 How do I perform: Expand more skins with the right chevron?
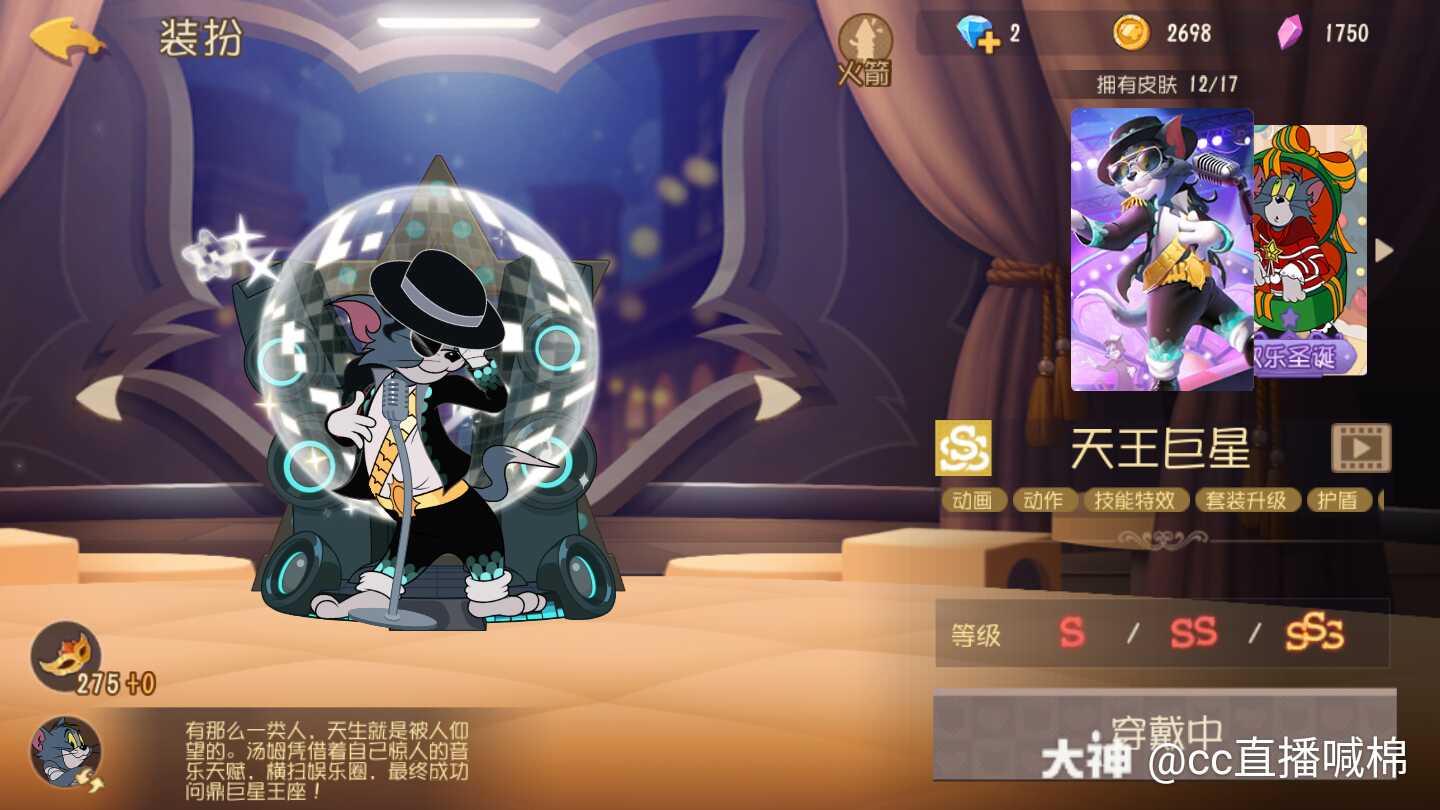click(x=1385, y=250)
